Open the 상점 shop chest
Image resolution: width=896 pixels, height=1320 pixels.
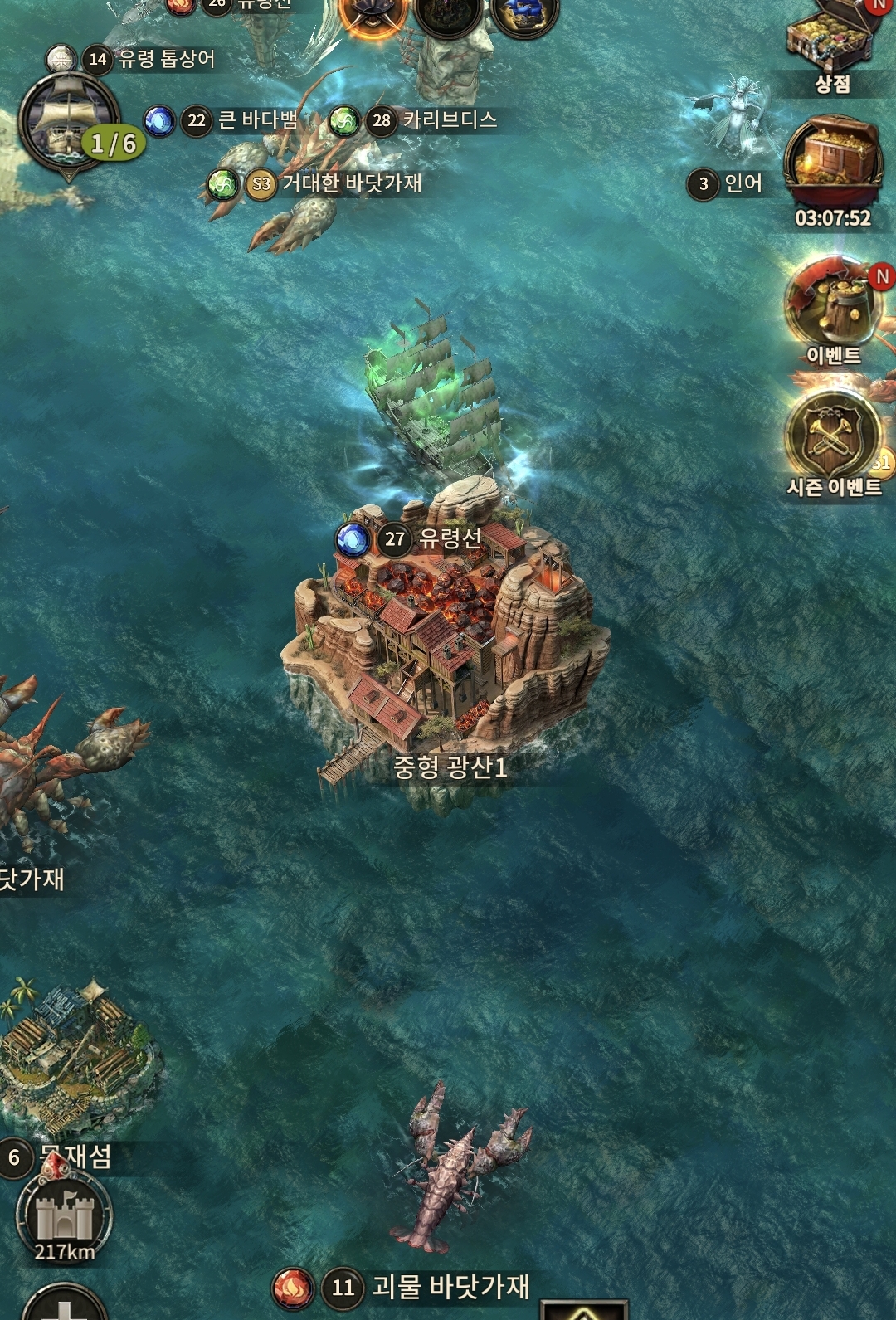(x=831, y=41)
